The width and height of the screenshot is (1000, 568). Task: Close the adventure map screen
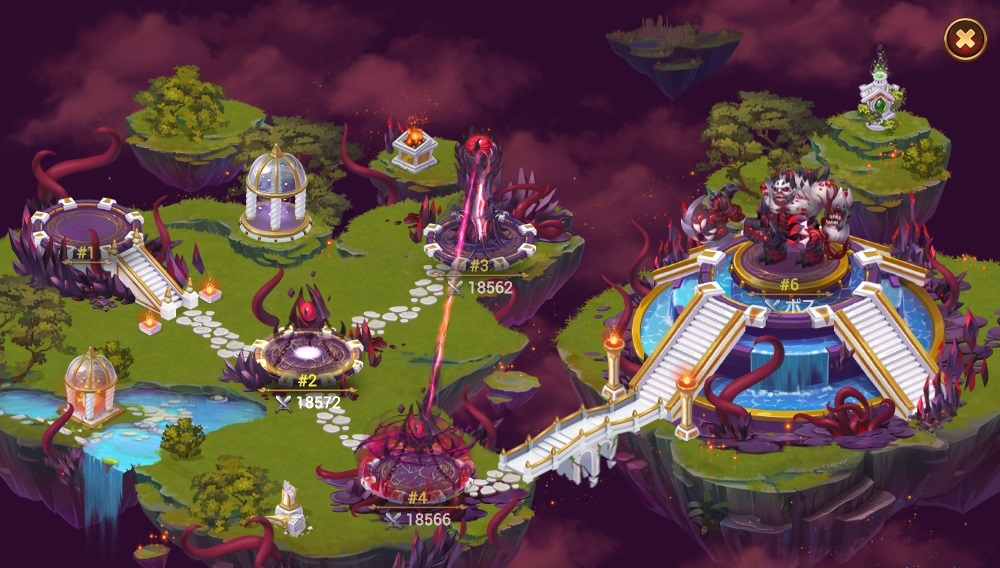964,40
